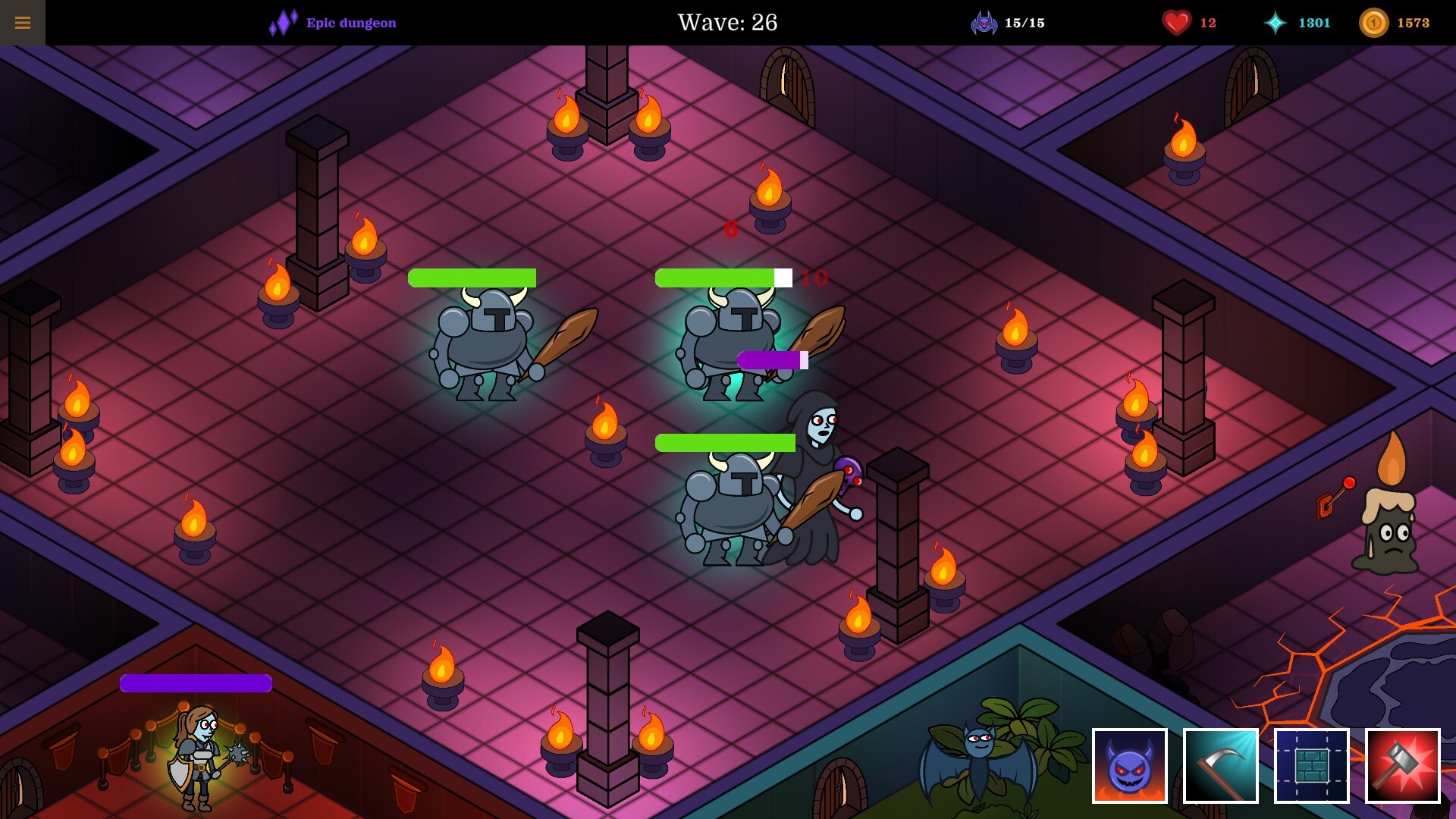The height and width of the screenshot is (819, 1456).
Task: Click the bat counter icon showing 15/15
Action: pos(984,22)
